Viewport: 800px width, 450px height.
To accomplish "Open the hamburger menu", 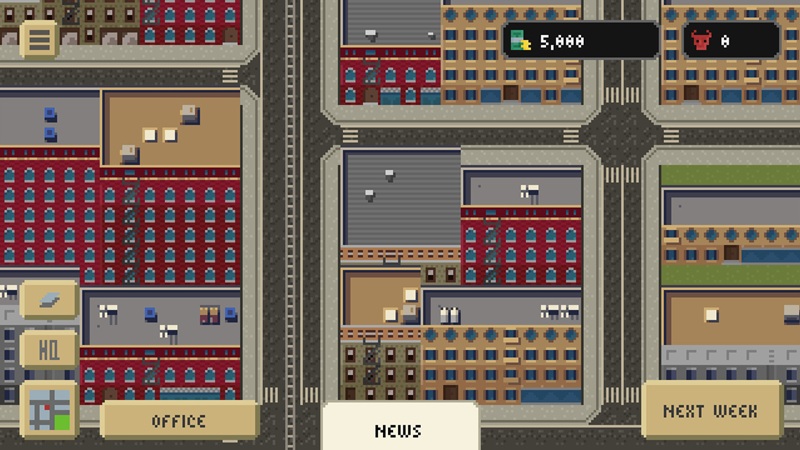I will click(x=39, y=39).
